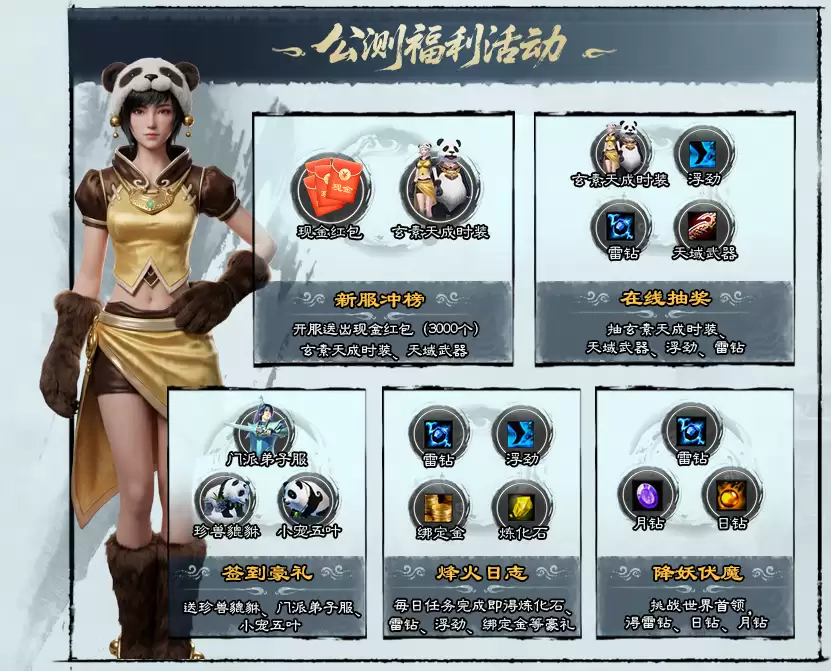
Task: Click the 雷钻 icon in 烽火日志 panel
Action: 438,432
